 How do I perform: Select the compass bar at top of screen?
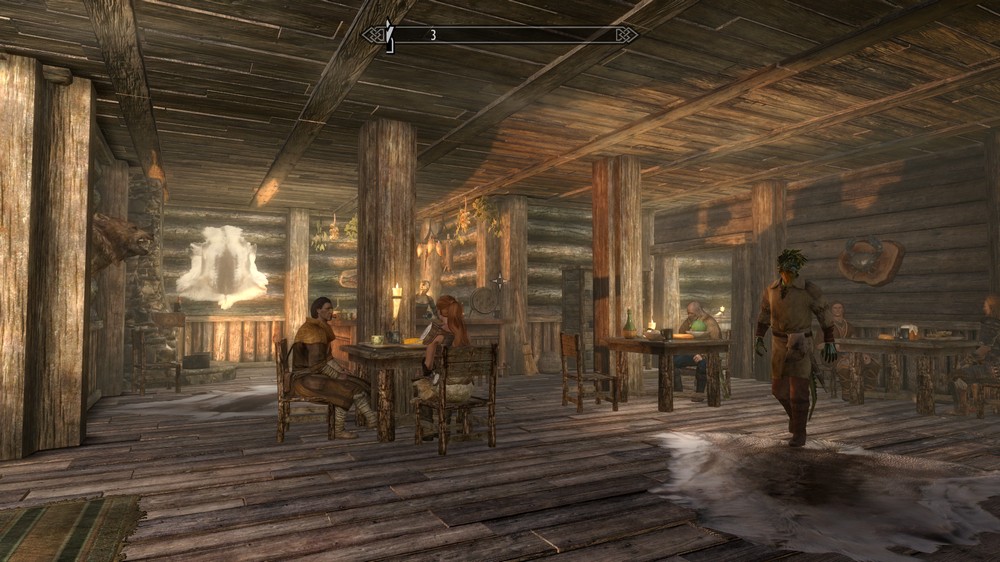500,35
